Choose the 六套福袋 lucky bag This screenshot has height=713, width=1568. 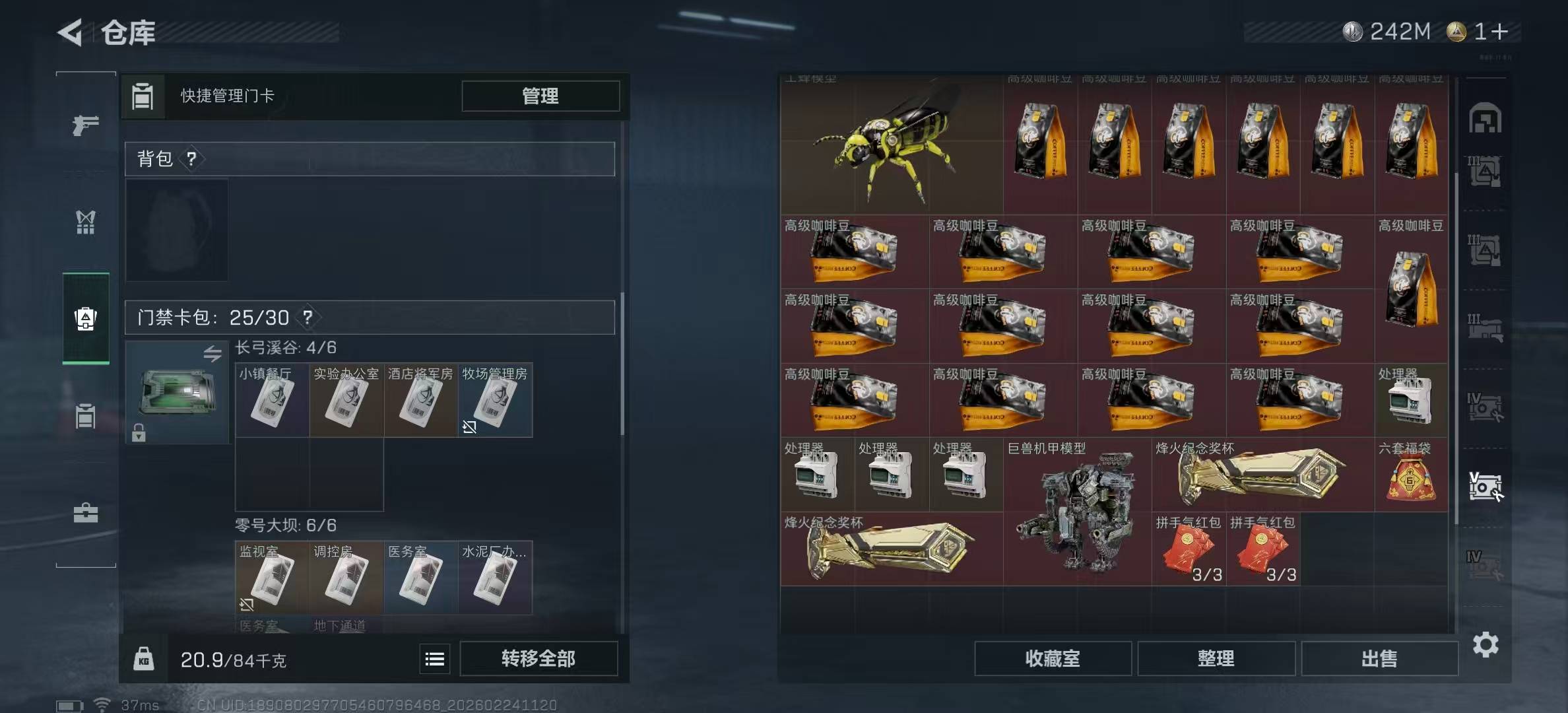[x=1411, y=475]
